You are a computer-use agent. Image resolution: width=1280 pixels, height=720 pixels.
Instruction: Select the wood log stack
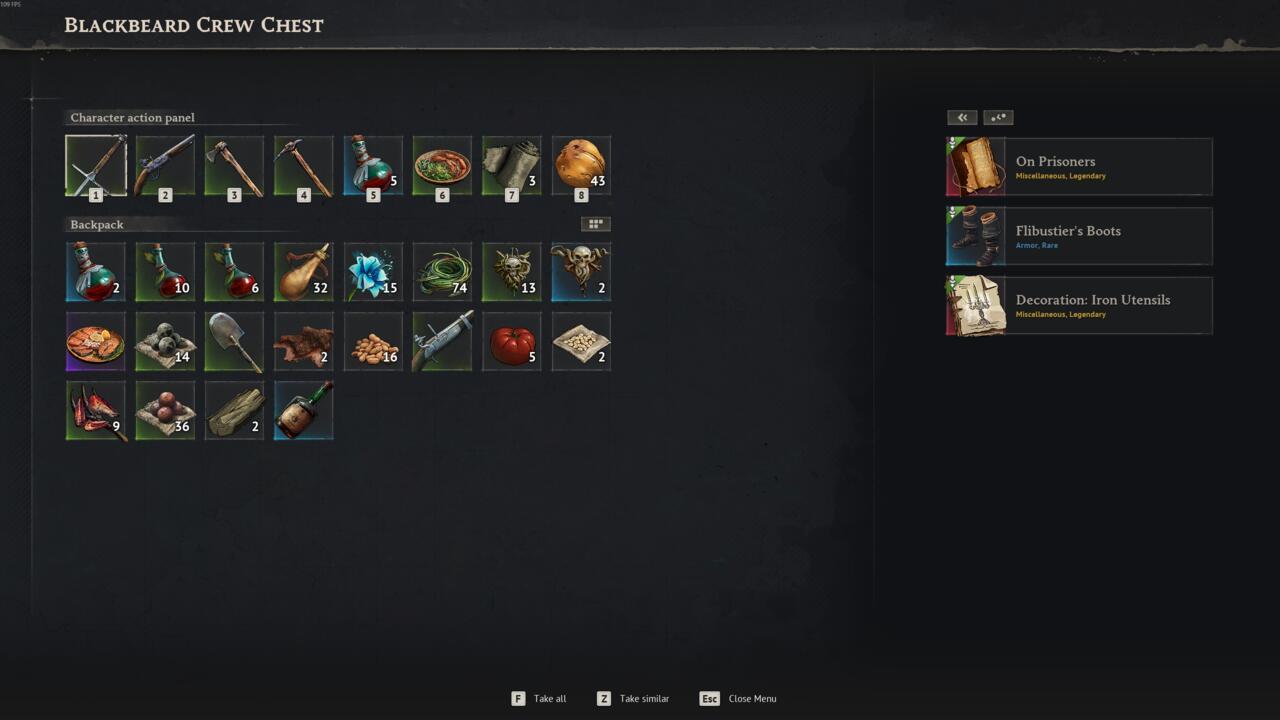234,411
